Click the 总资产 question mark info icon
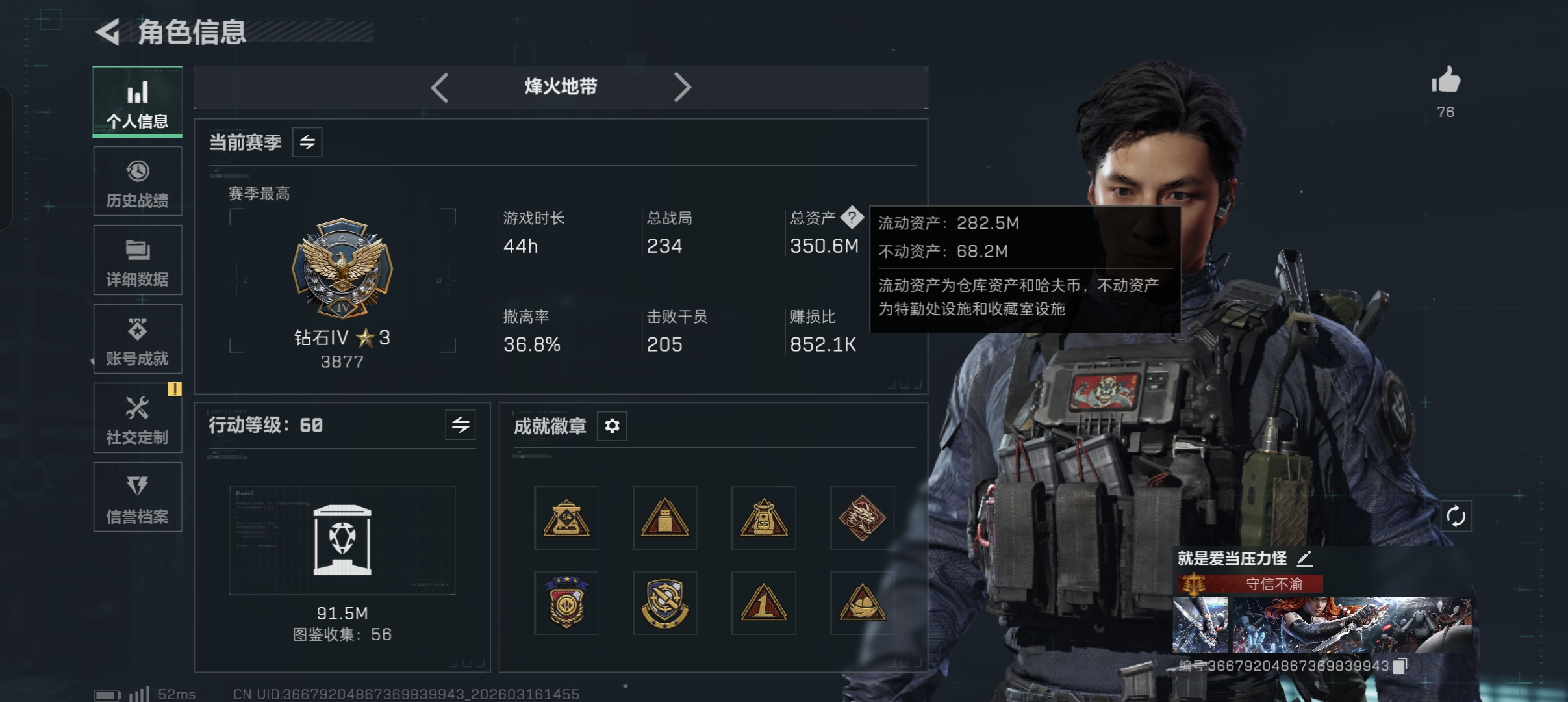Viewport: 1568px width, 702px height. [x=852, y=218]
